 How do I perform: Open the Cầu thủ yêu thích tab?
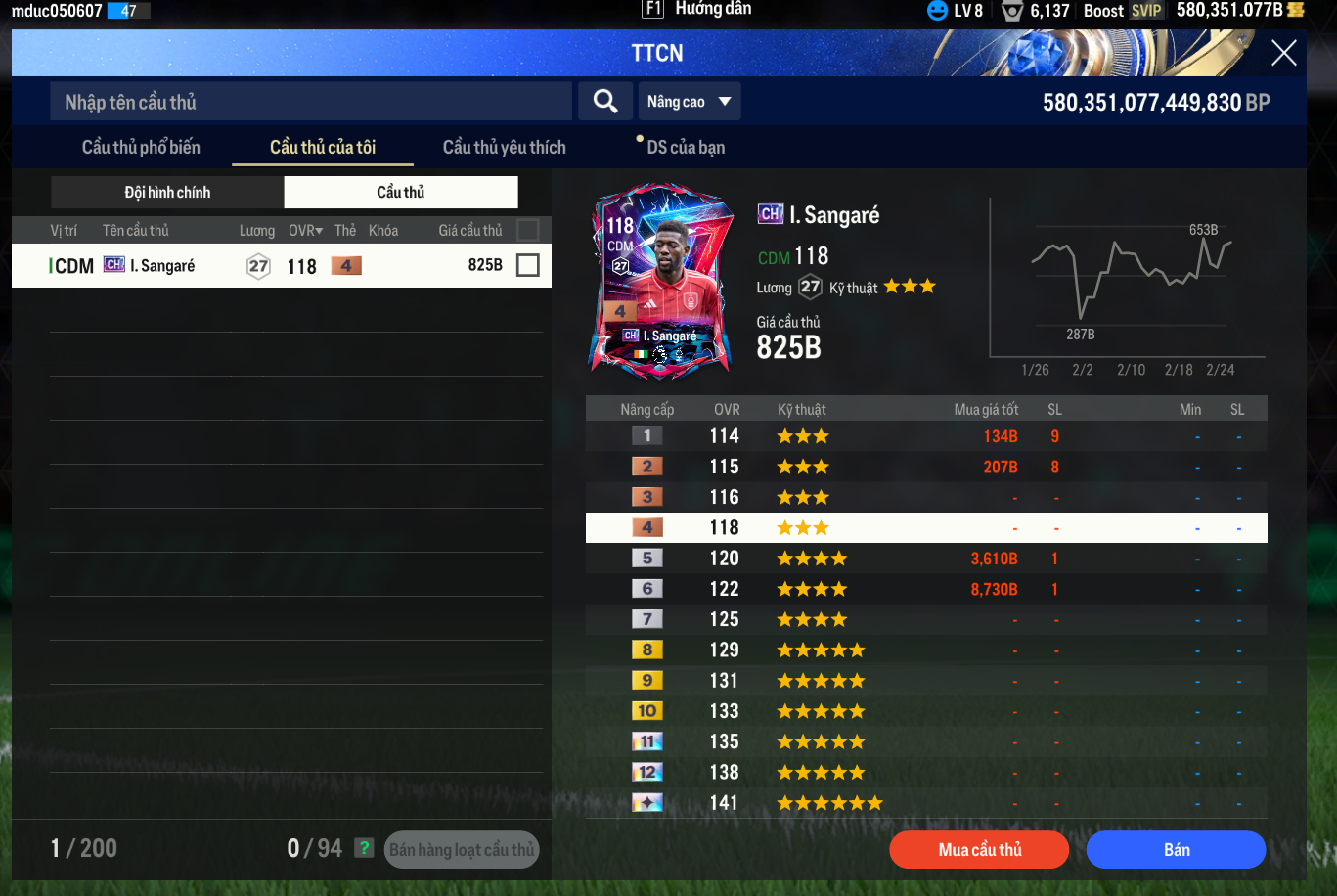pyautogui.click(x=504, y=148)
